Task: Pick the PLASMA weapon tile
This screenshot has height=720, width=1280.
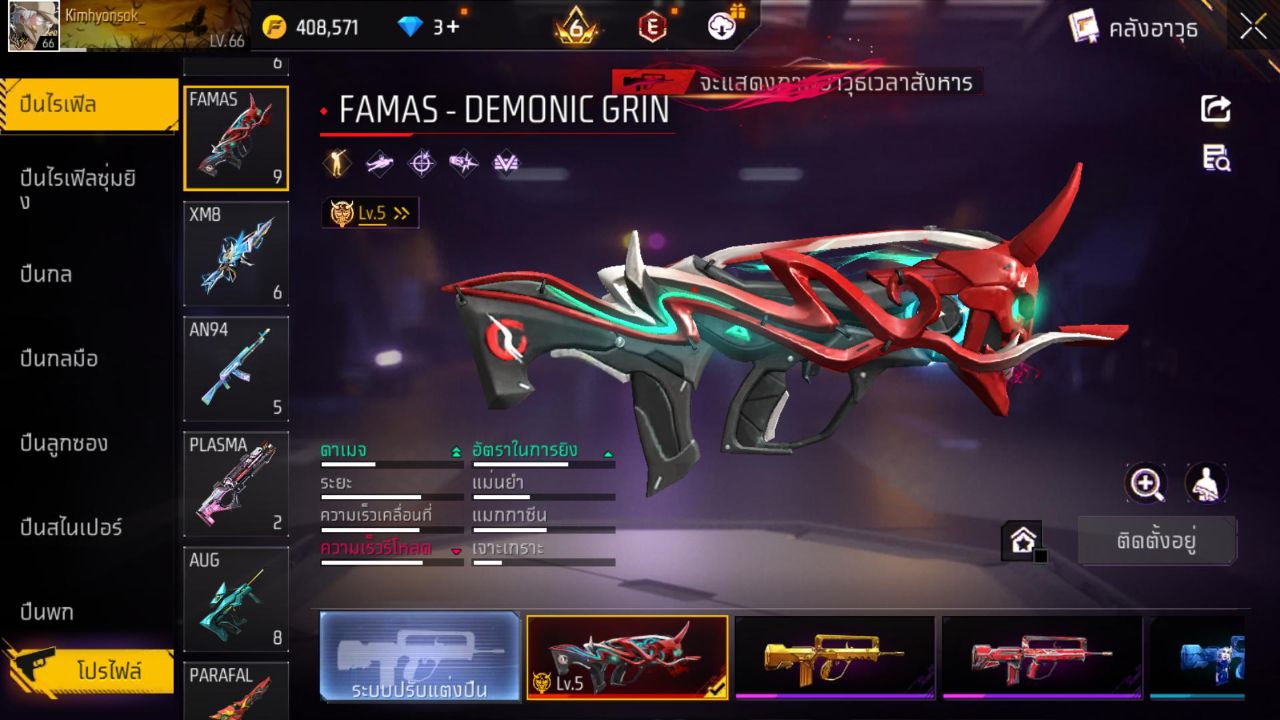Action: tap(236, 484)
